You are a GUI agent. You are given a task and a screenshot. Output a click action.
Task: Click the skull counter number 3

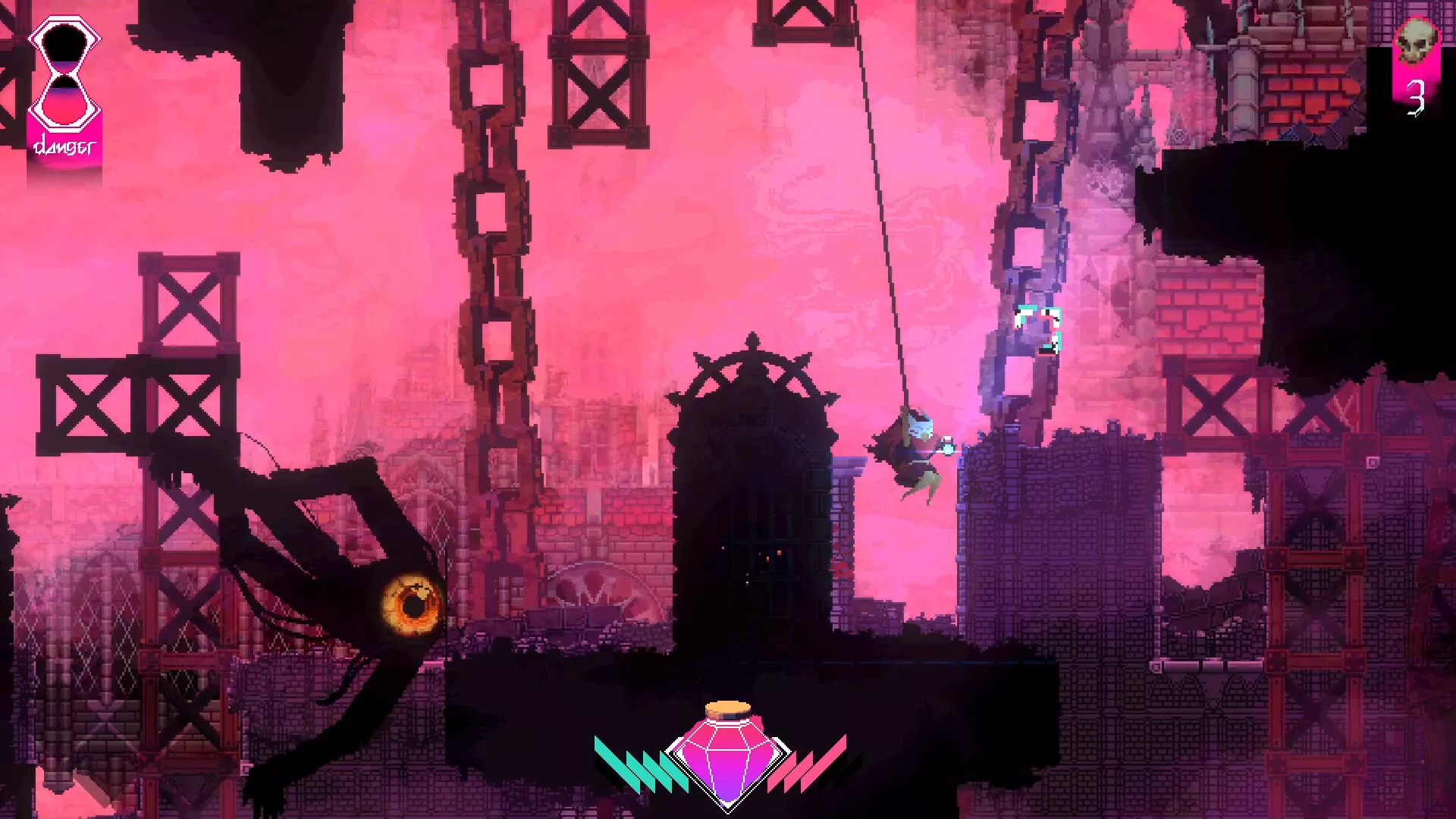tap(1415, 97)
